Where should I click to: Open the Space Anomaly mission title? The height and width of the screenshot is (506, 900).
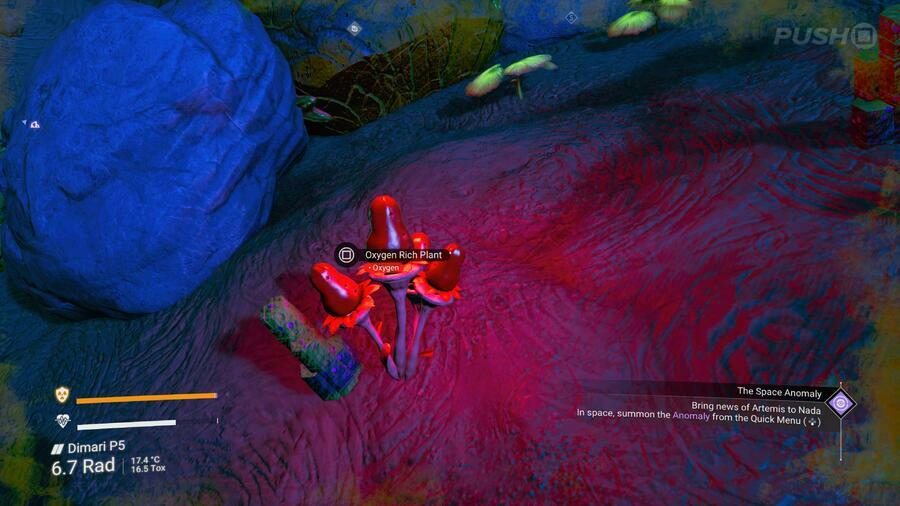tap(779, 393)
